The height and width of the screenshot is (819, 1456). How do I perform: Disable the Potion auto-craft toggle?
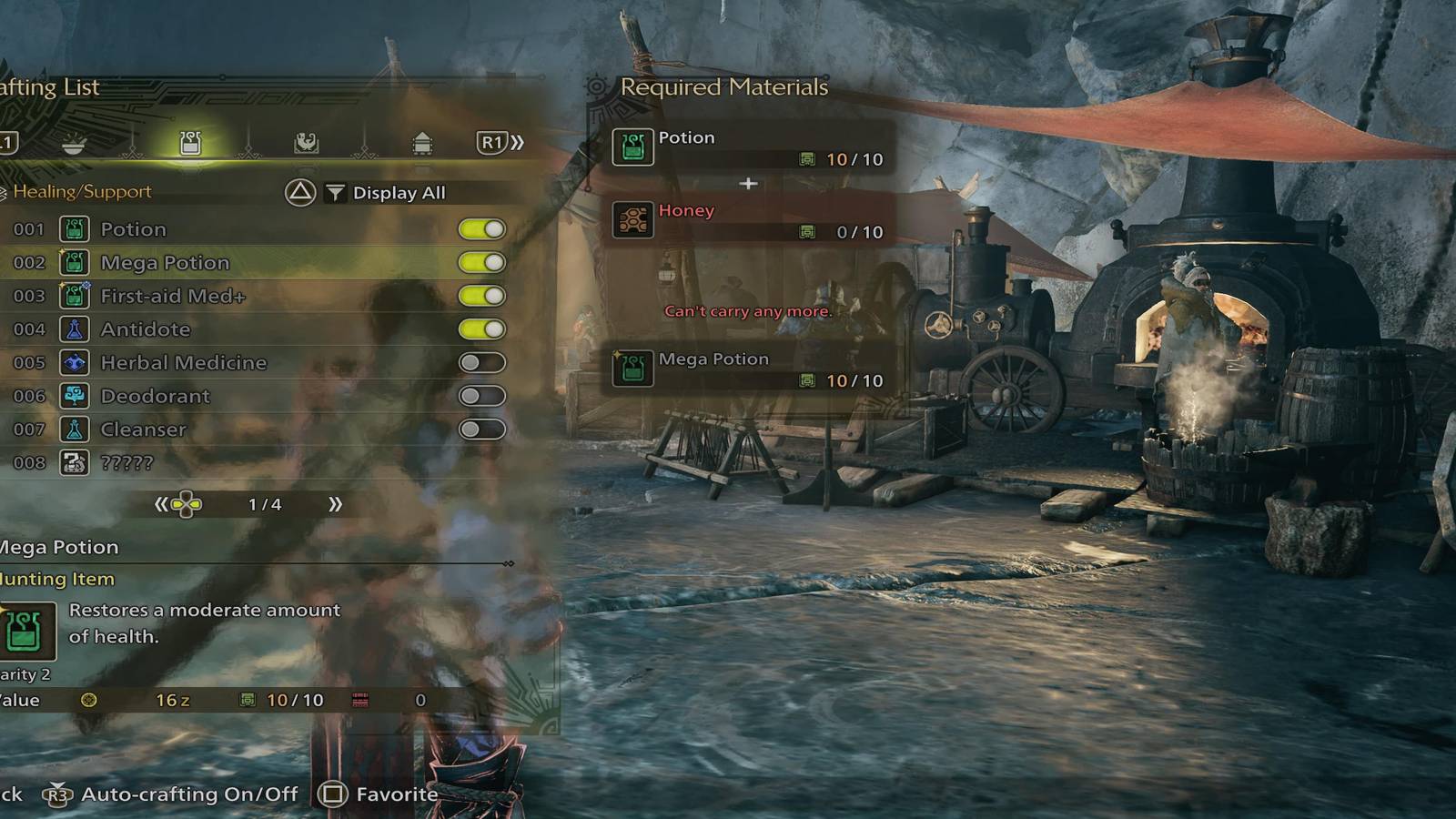point(482,229)
